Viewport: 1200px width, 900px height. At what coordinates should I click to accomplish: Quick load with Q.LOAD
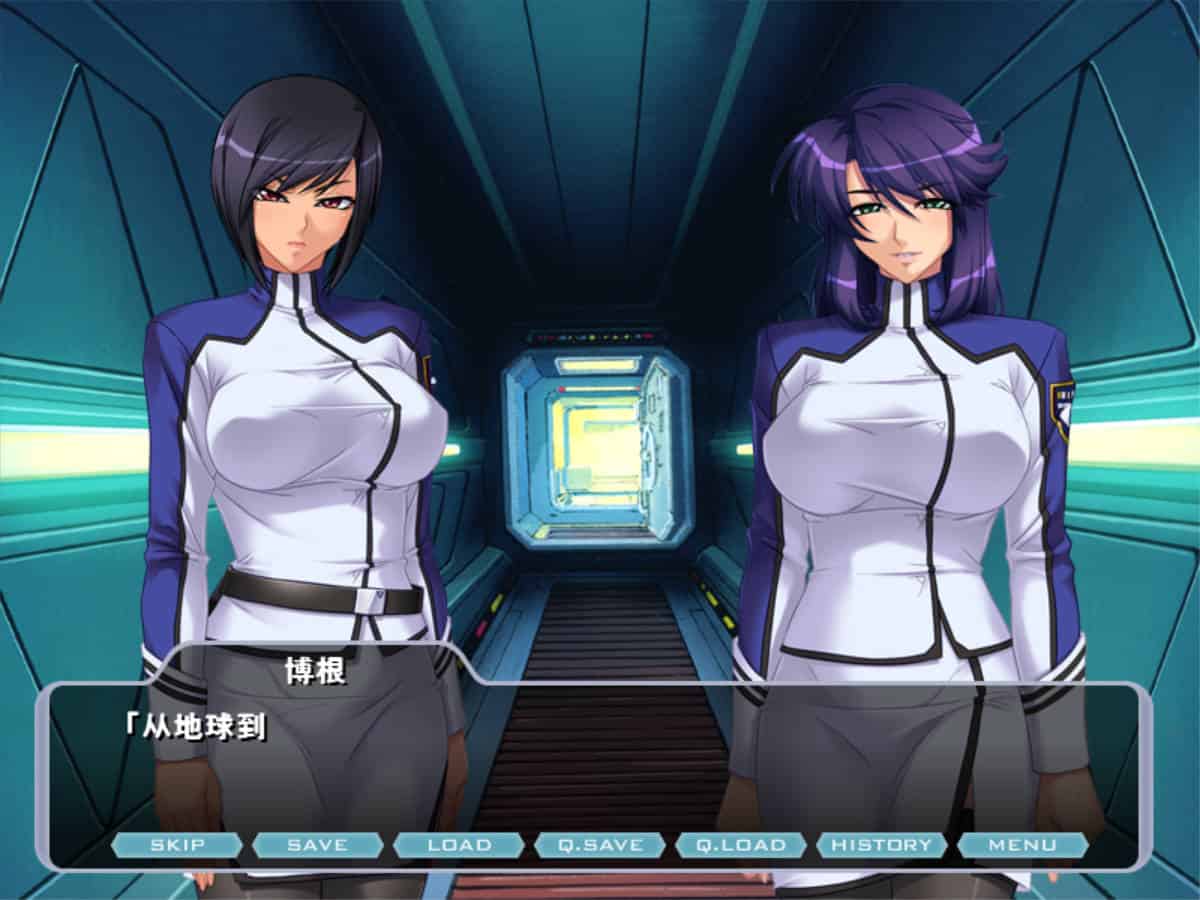point(741,845)
